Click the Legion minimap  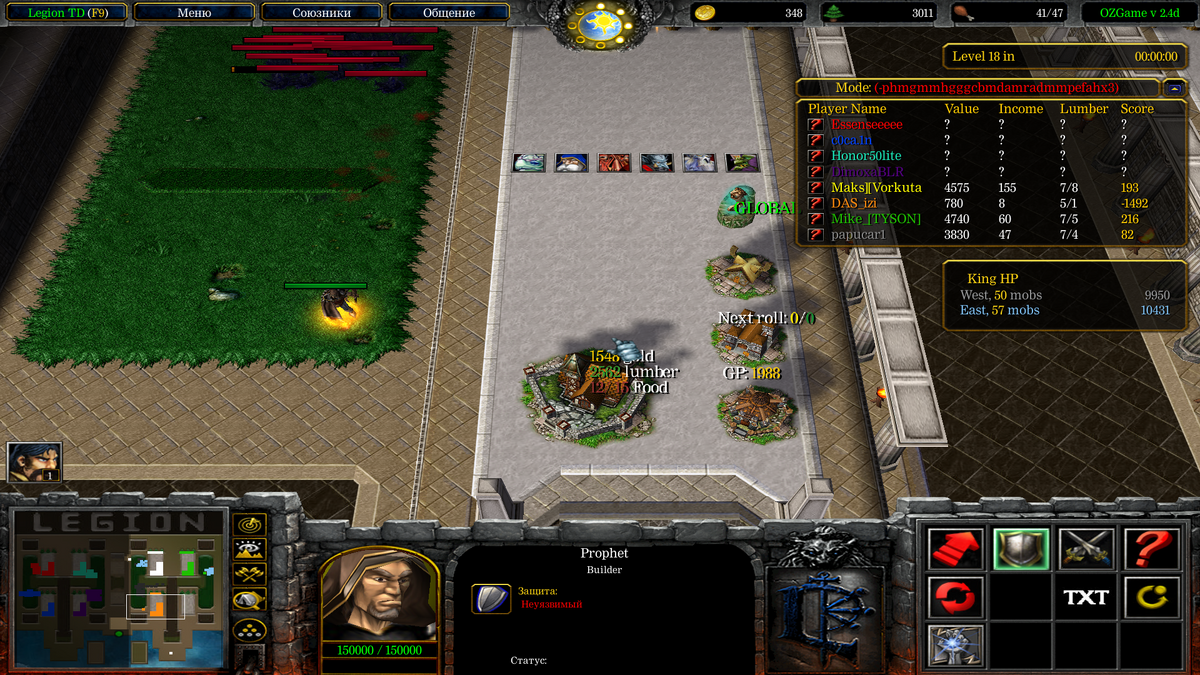click(x=117, y=588)
